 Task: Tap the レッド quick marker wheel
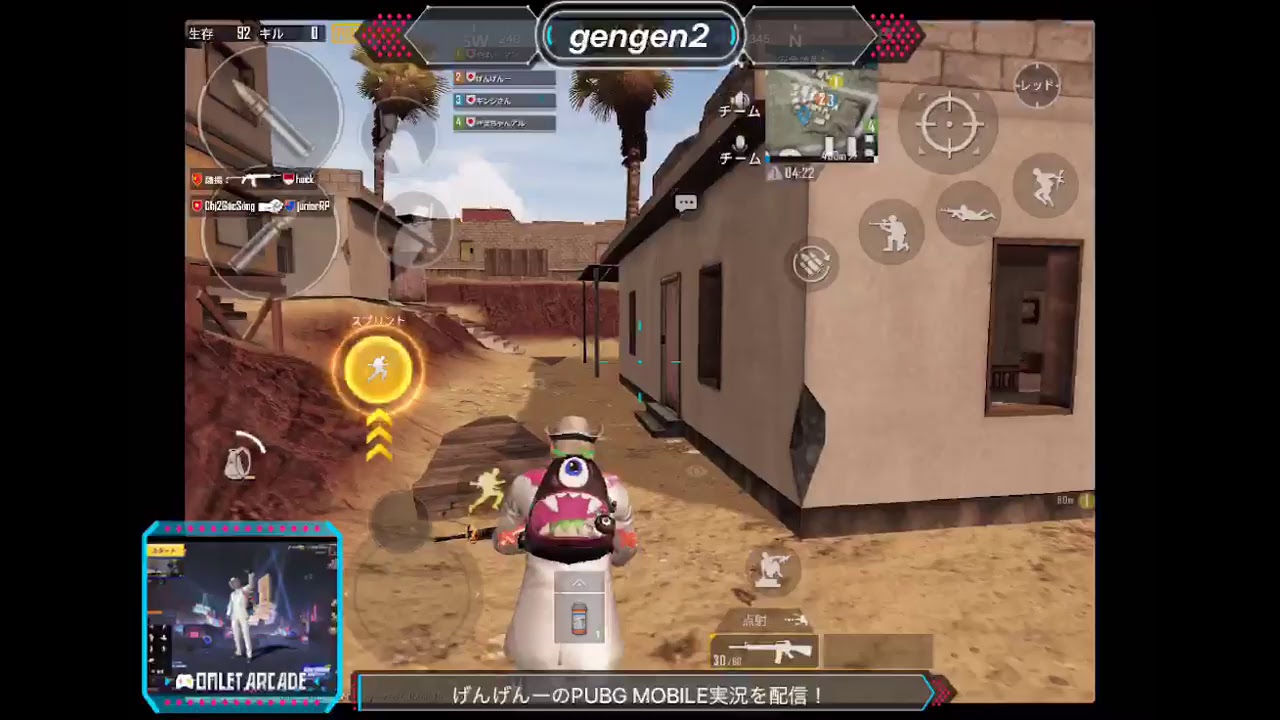coord(1036,86)
